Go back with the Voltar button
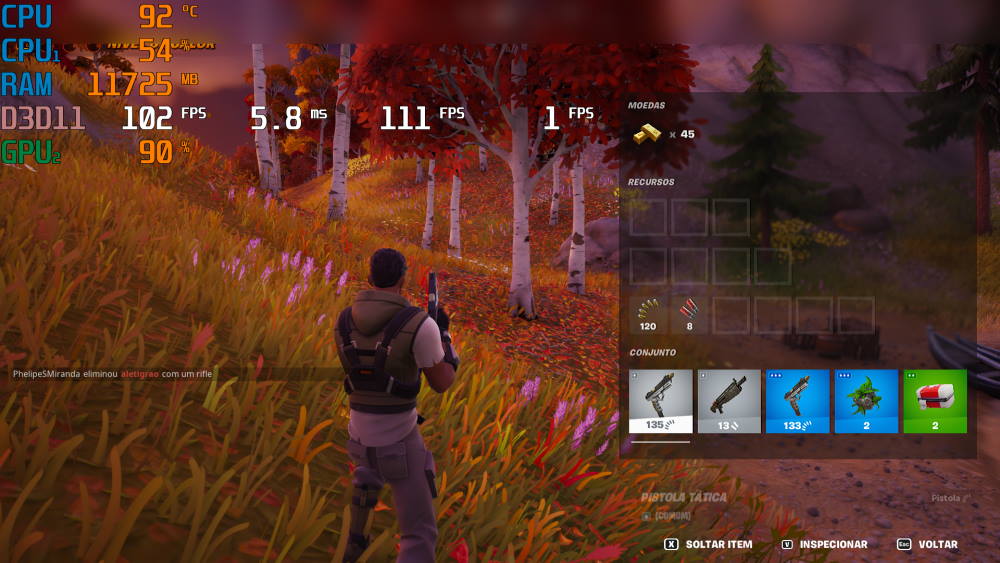Image resolution: width=1000 pixels, height=563 pixels. click(x=927, y=544)
